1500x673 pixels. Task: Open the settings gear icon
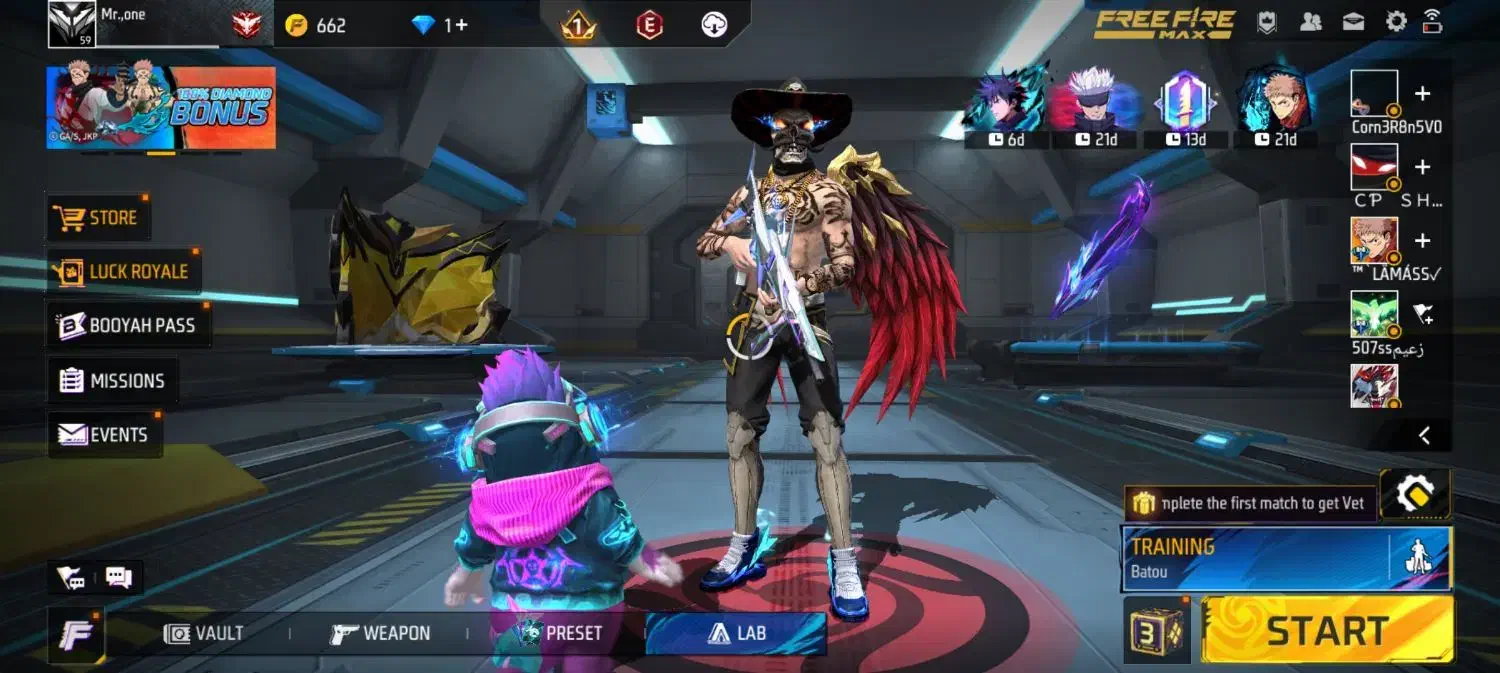[1396, 22]
